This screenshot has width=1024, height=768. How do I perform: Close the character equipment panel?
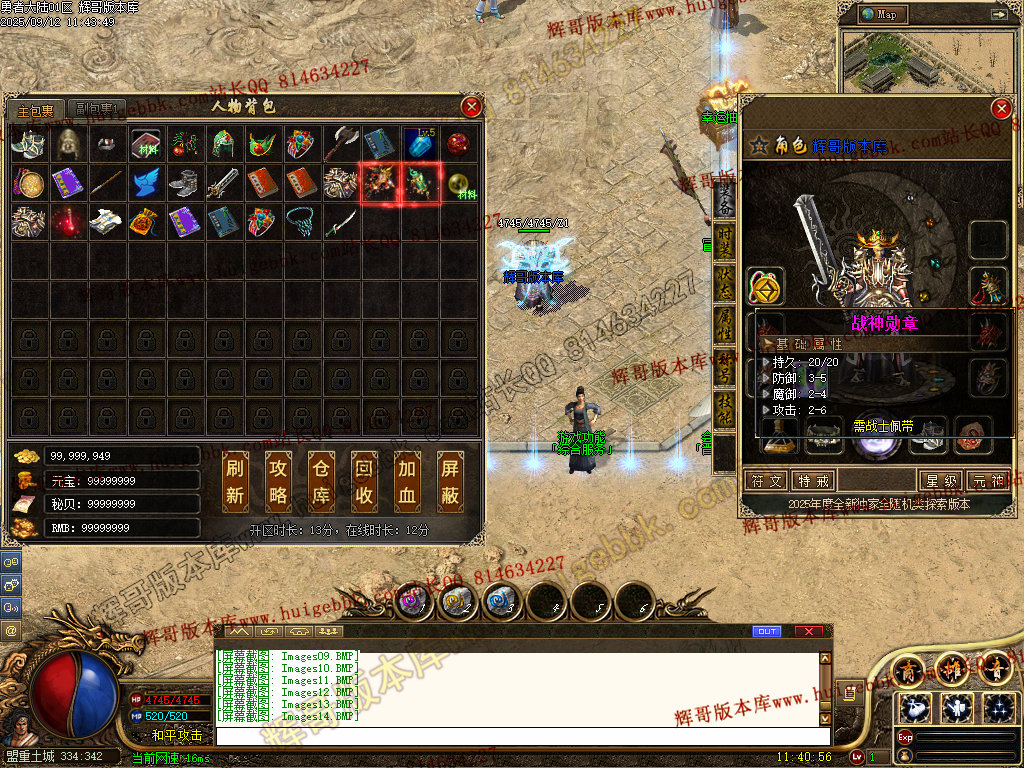point(1001,109)
